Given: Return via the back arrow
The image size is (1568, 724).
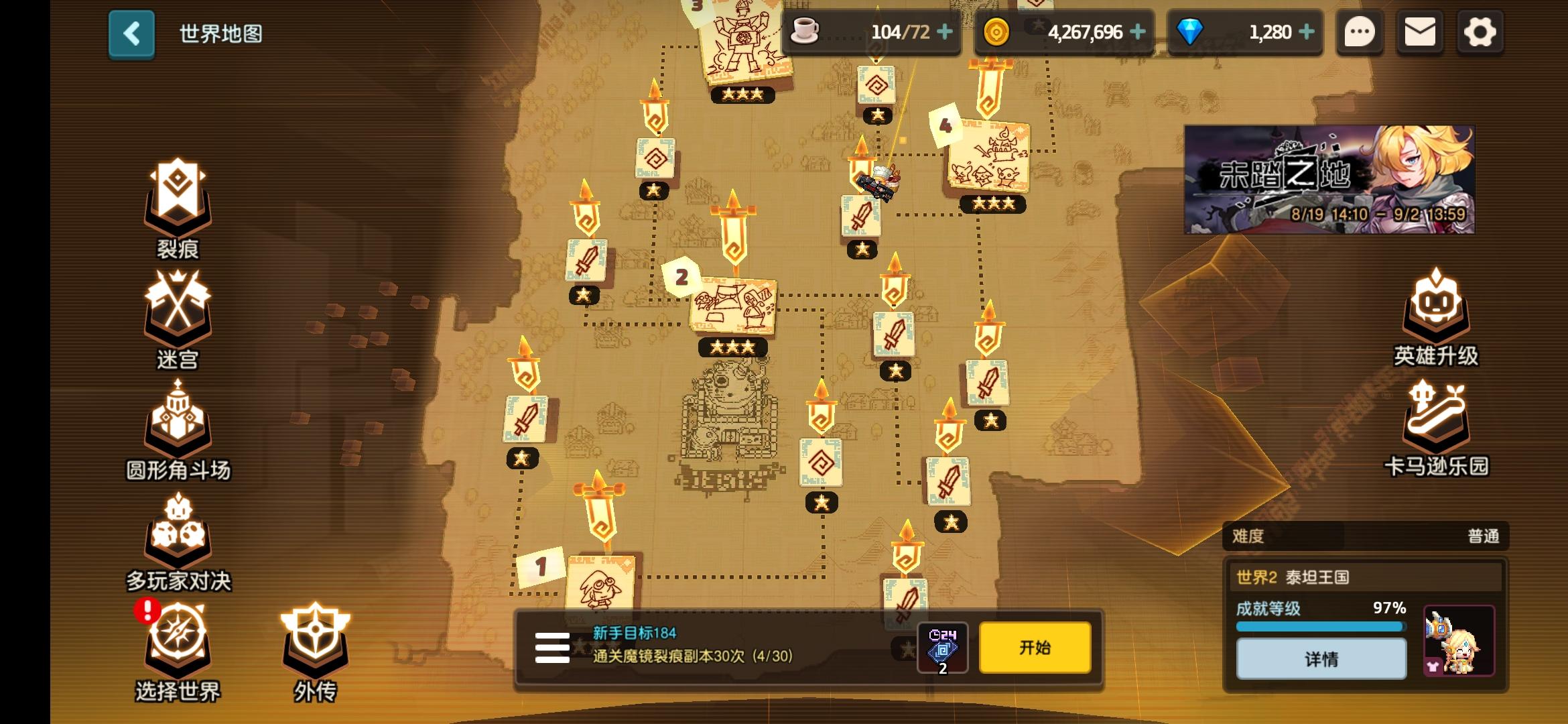Looking at the screenshot, I should 131,33.
